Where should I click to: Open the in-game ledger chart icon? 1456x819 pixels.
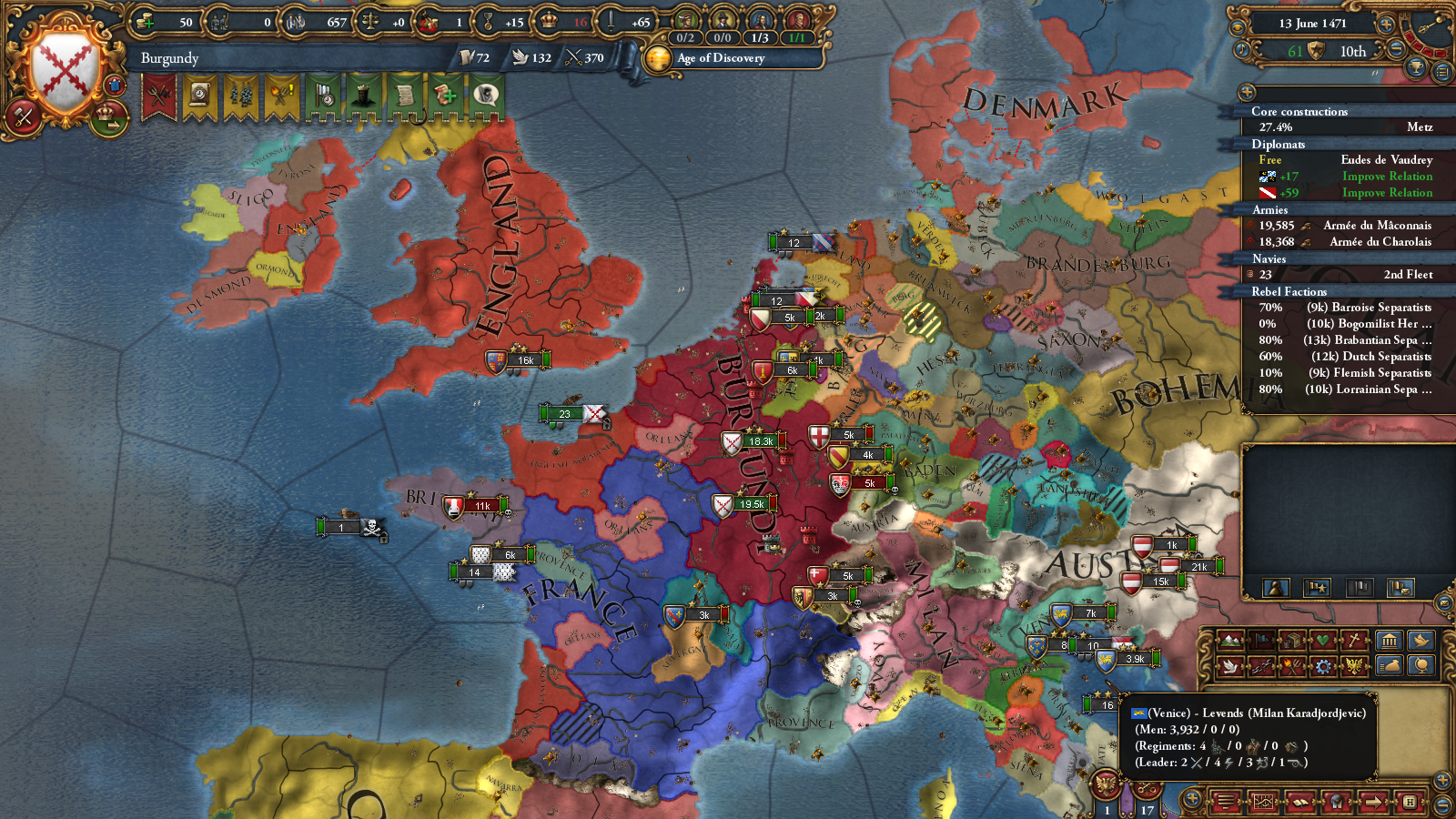point(1264,801)
